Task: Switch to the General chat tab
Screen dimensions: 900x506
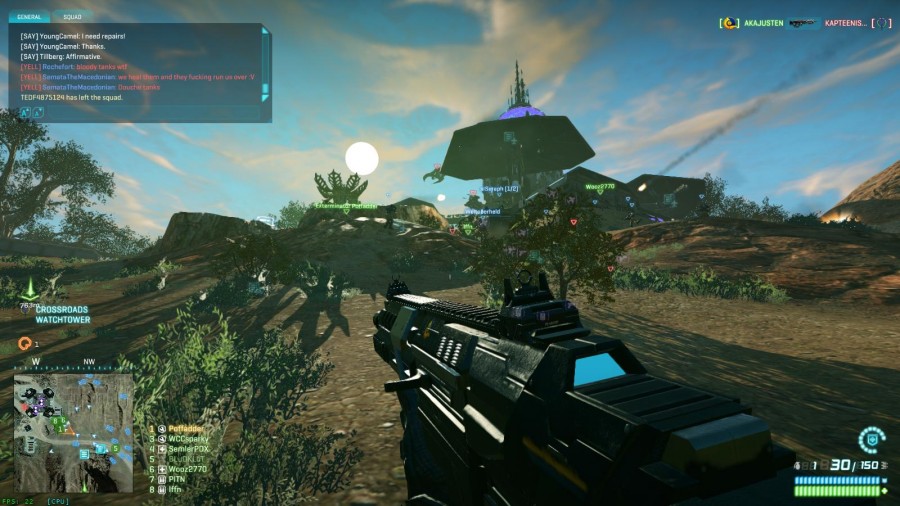Action: 31,17
